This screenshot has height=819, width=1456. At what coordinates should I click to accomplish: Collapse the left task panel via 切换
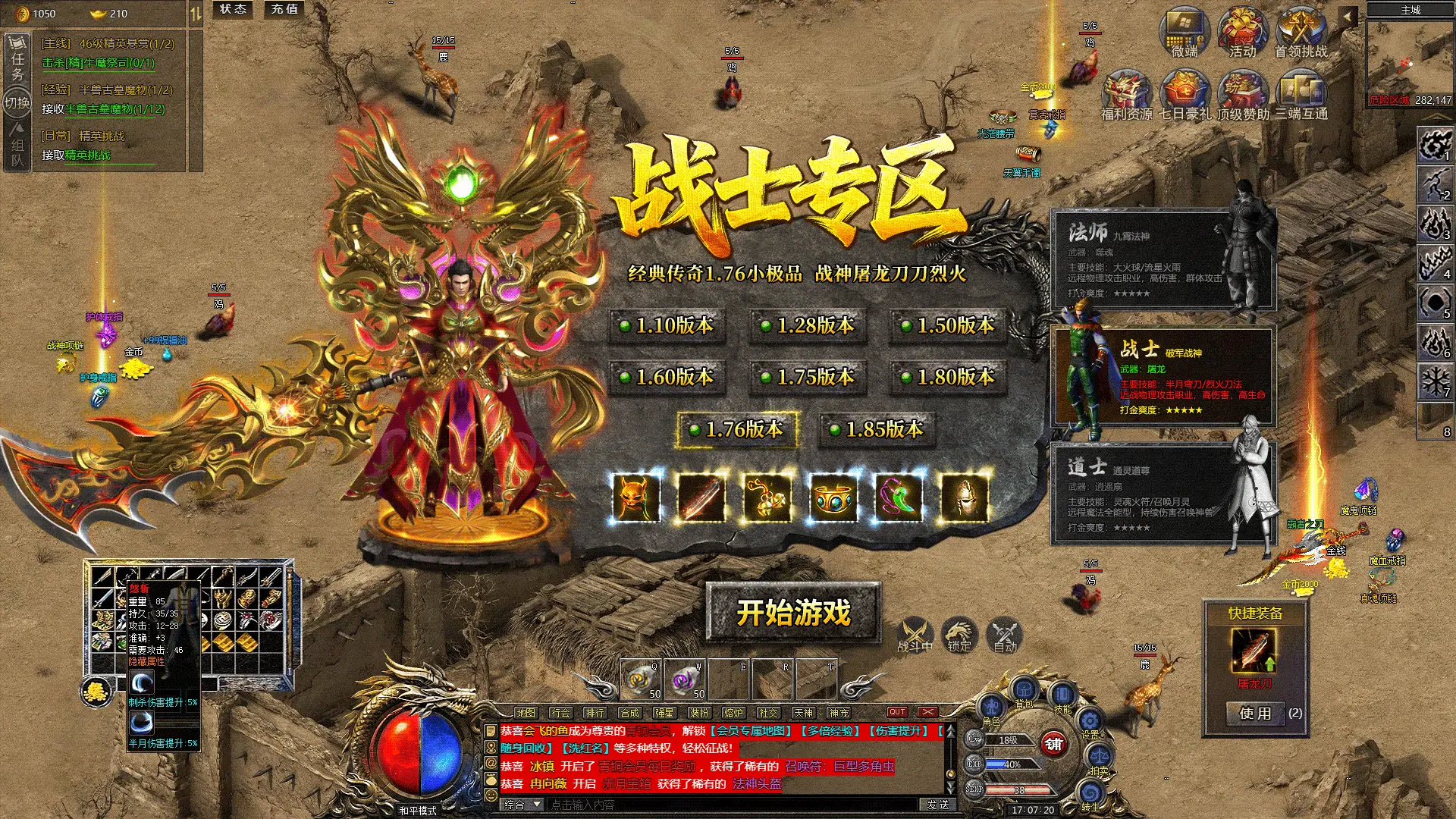pos(18,101)
